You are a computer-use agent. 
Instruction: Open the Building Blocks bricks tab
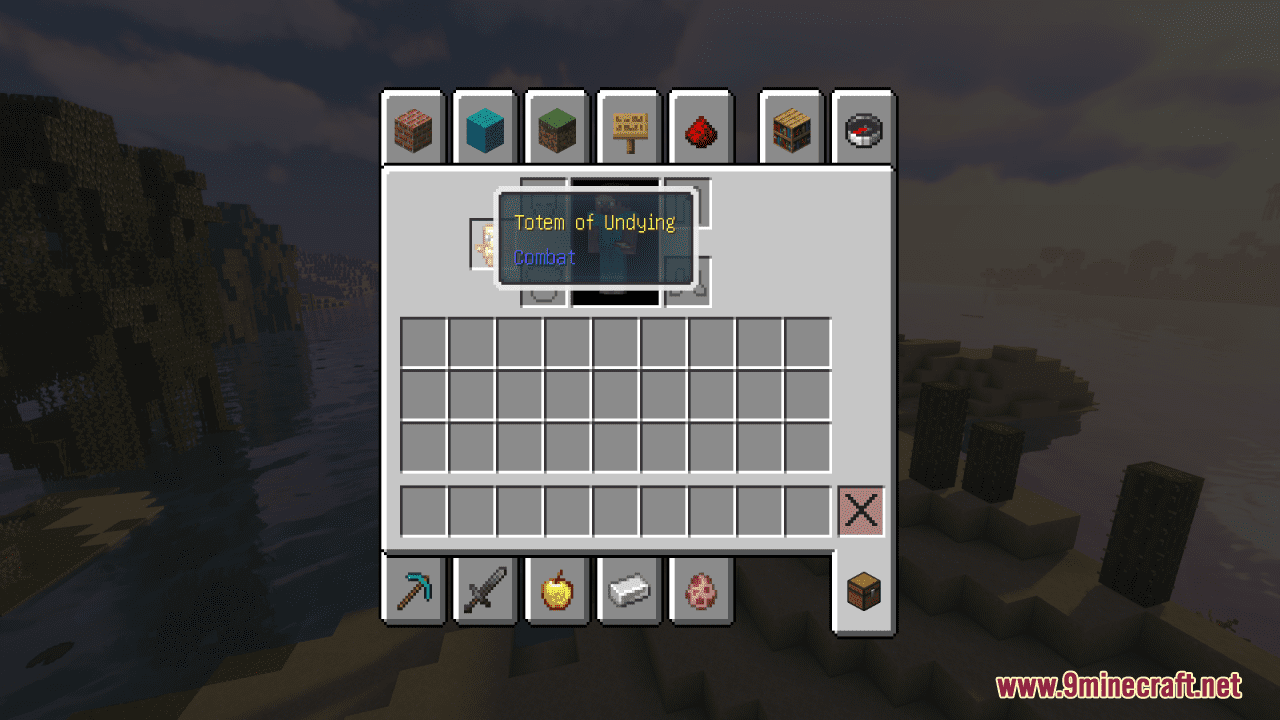pyautogui.click(x=412, y=128)
